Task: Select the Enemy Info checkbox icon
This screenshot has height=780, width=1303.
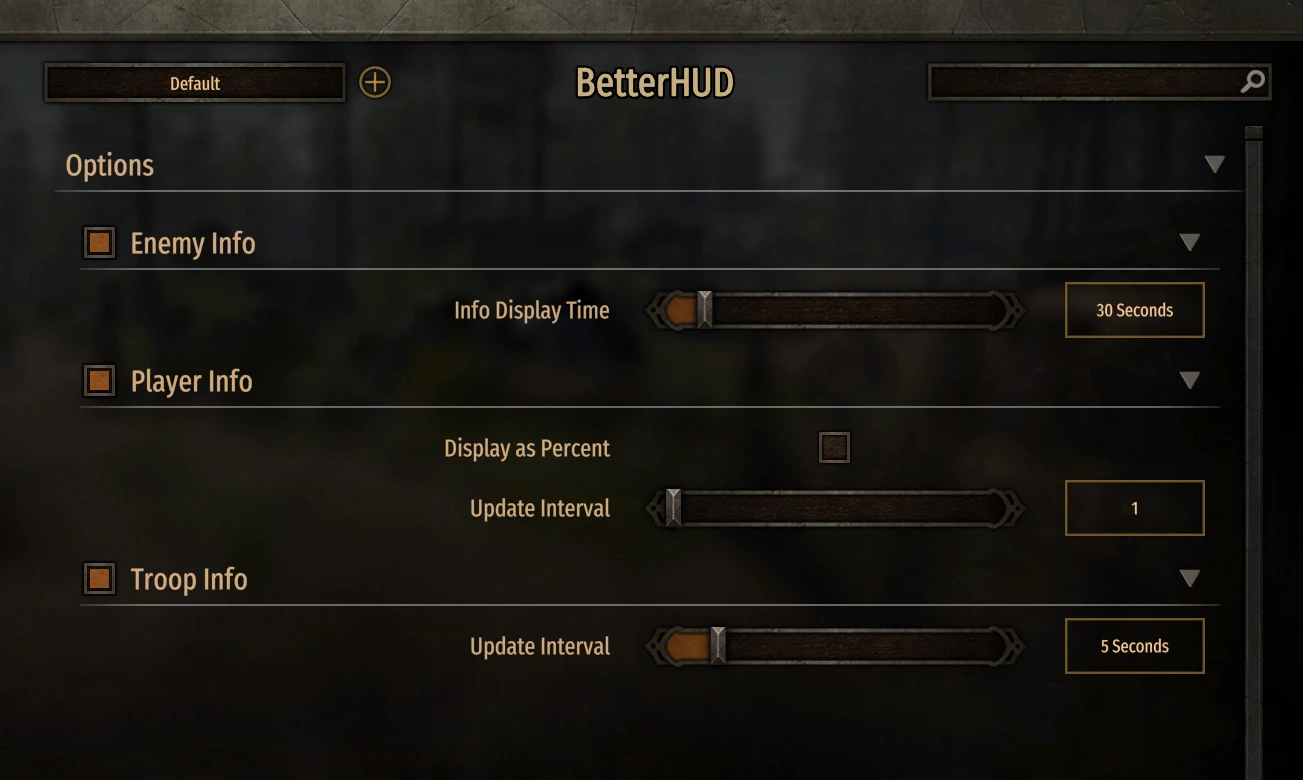Action: 97,242
